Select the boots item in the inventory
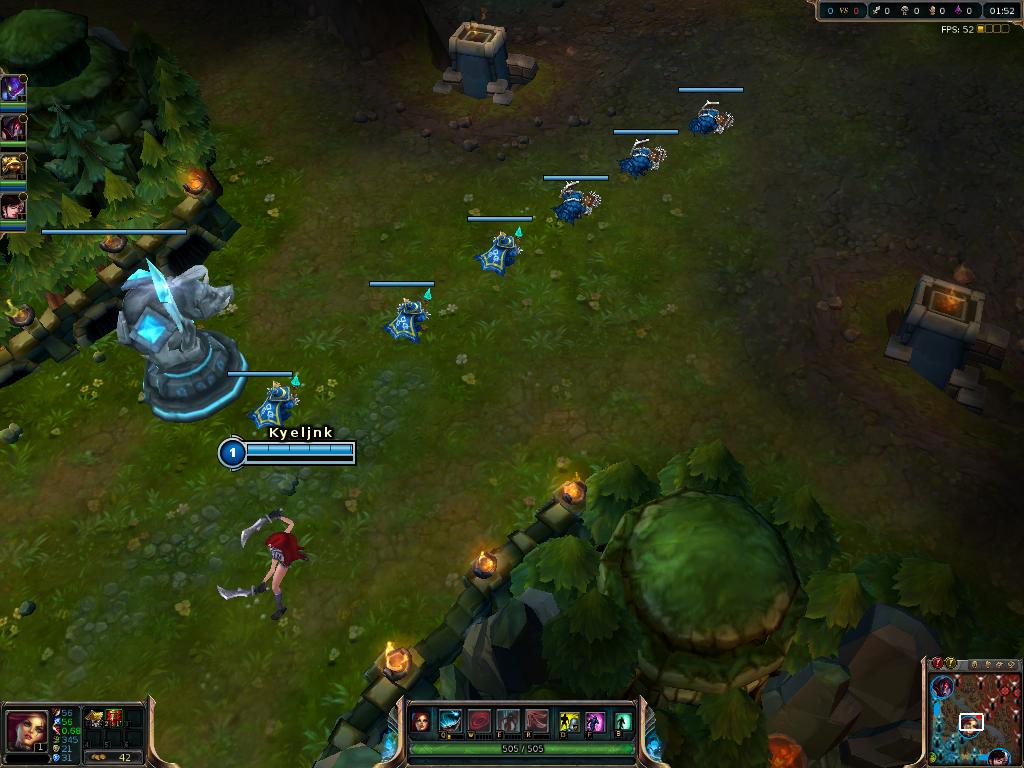This screenshot has height=768, width=1024. tap(95, 717)
